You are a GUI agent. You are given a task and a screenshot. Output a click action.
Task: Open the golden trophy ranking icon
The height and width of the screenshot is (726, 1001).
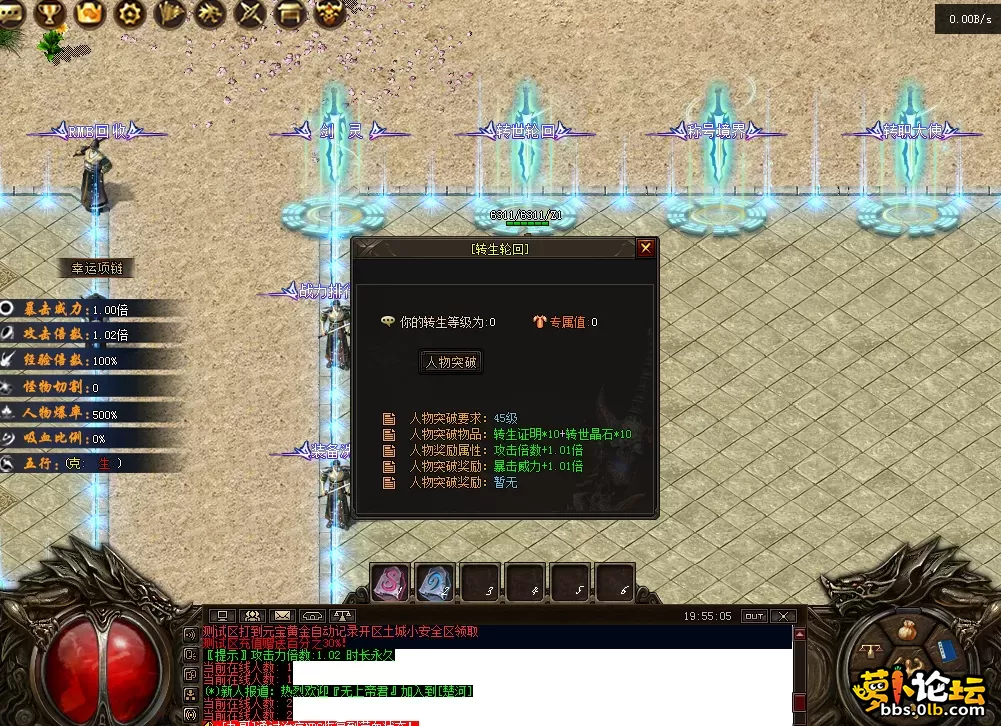pyautogui.click(x=49, y=13)
